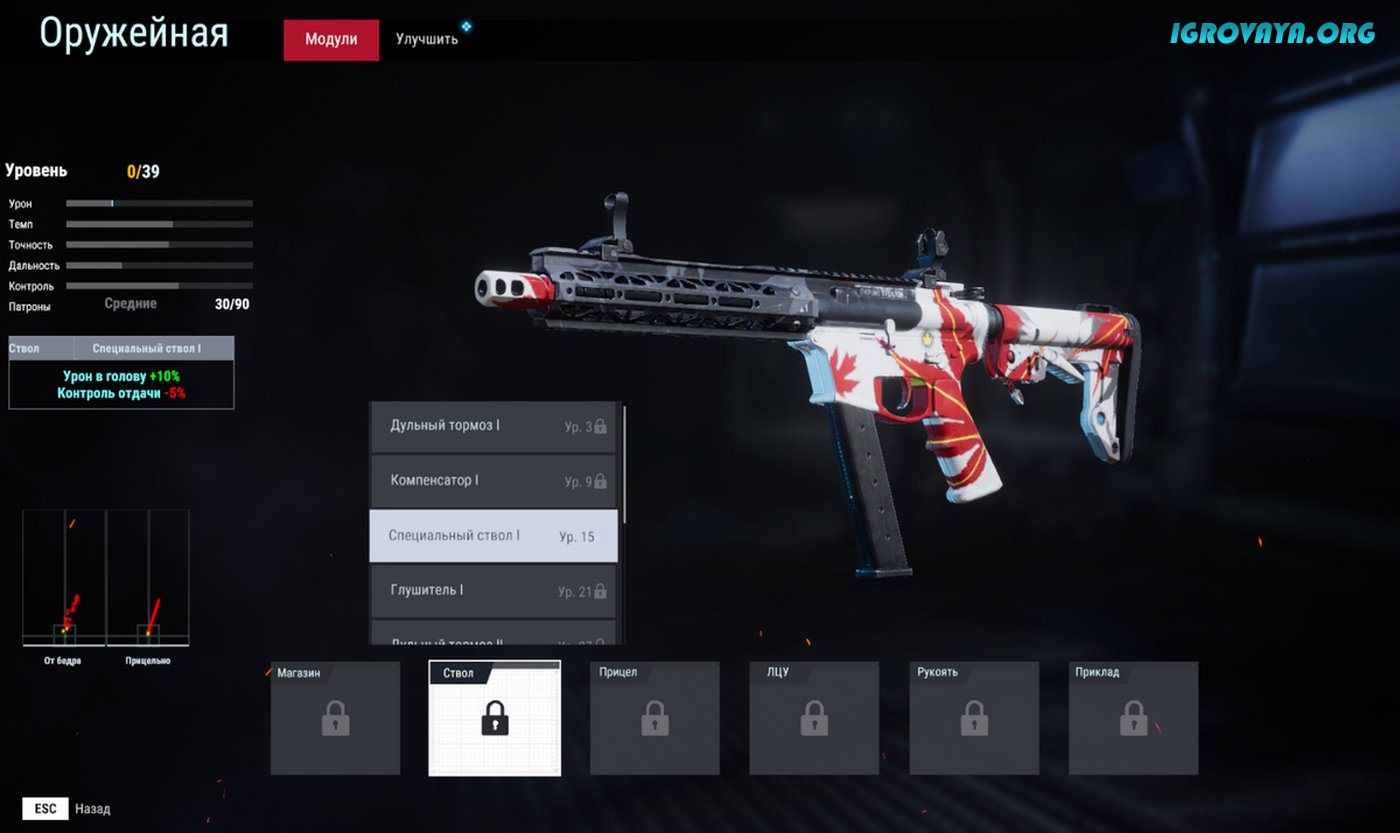Select Специальный ствол I entry
The height and width of the screenshot is (833, 1400).
coord(494,536)
